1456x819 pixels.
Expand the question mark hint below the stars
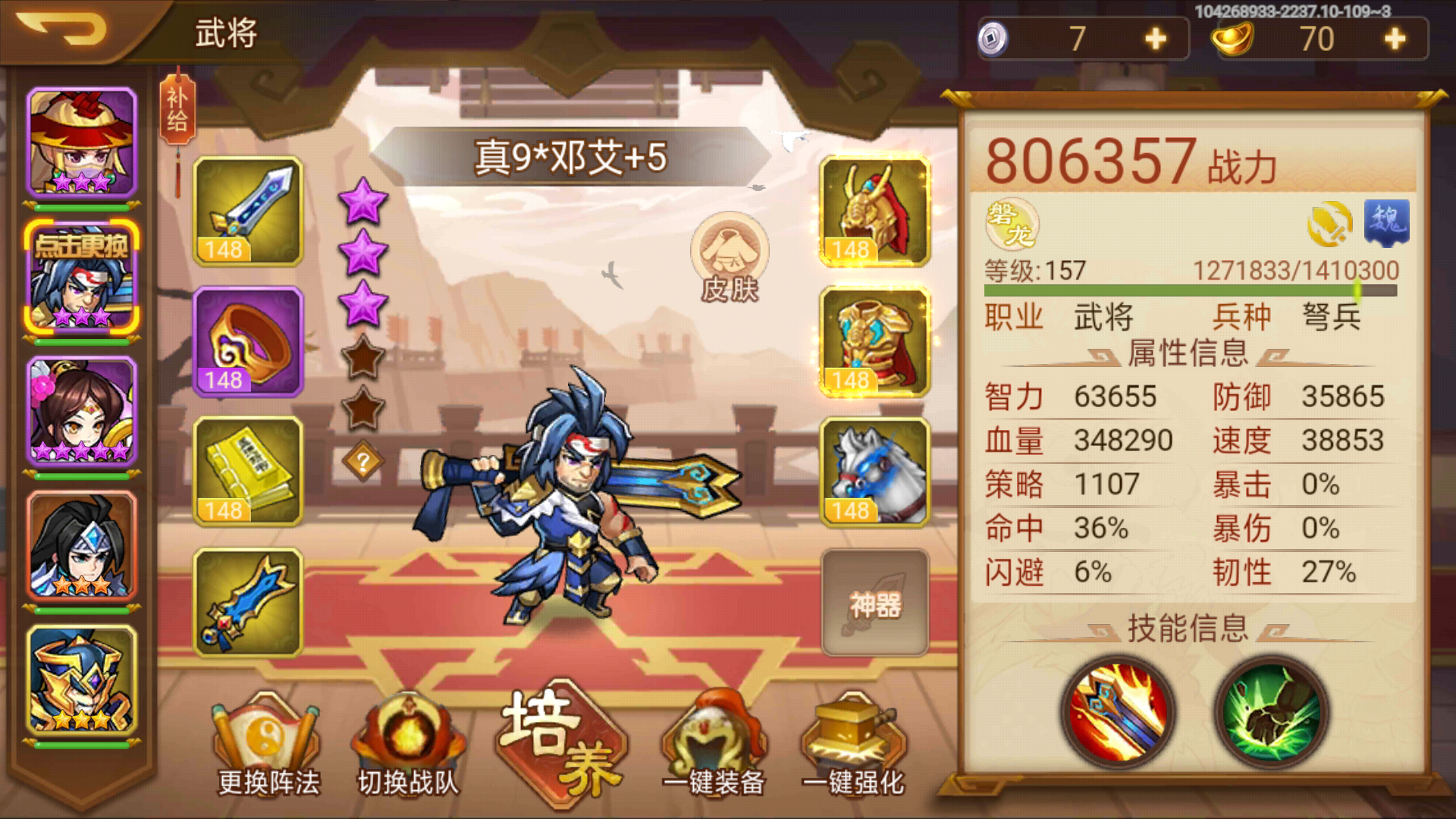point(362,459)
